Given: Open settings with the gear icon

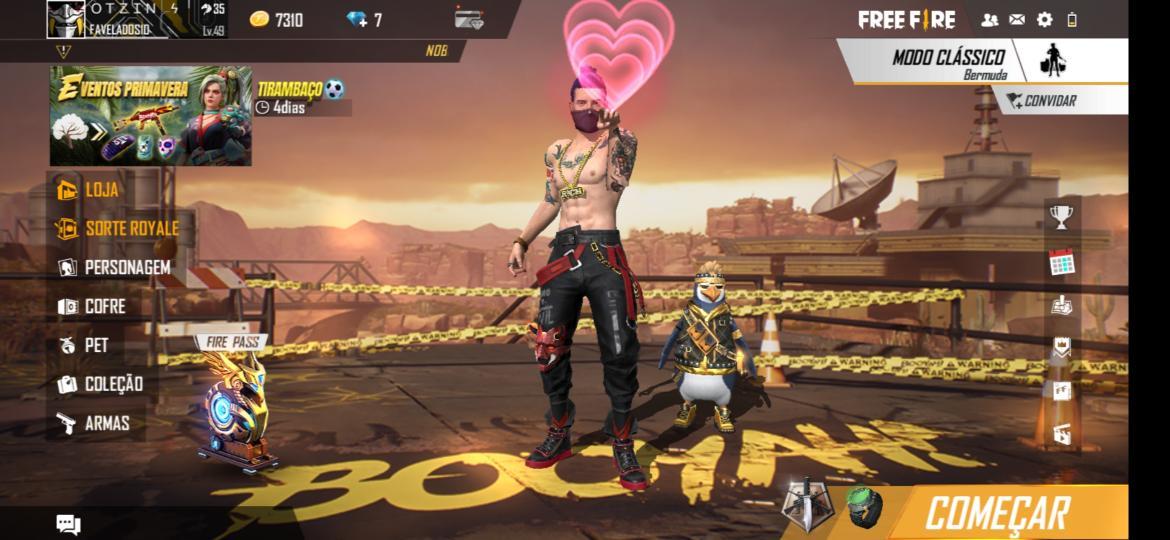Looking at the screenshot, I should coord(1045,19).
